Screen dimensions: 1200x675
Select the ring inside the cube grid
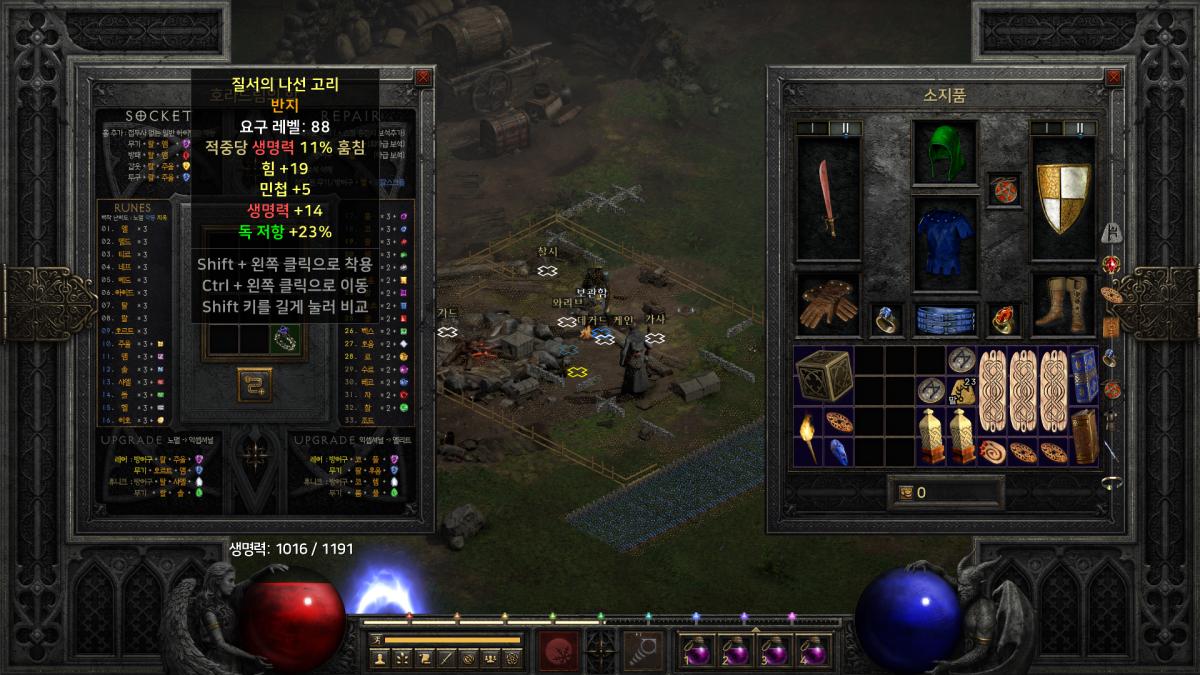[x=285, y=340]
